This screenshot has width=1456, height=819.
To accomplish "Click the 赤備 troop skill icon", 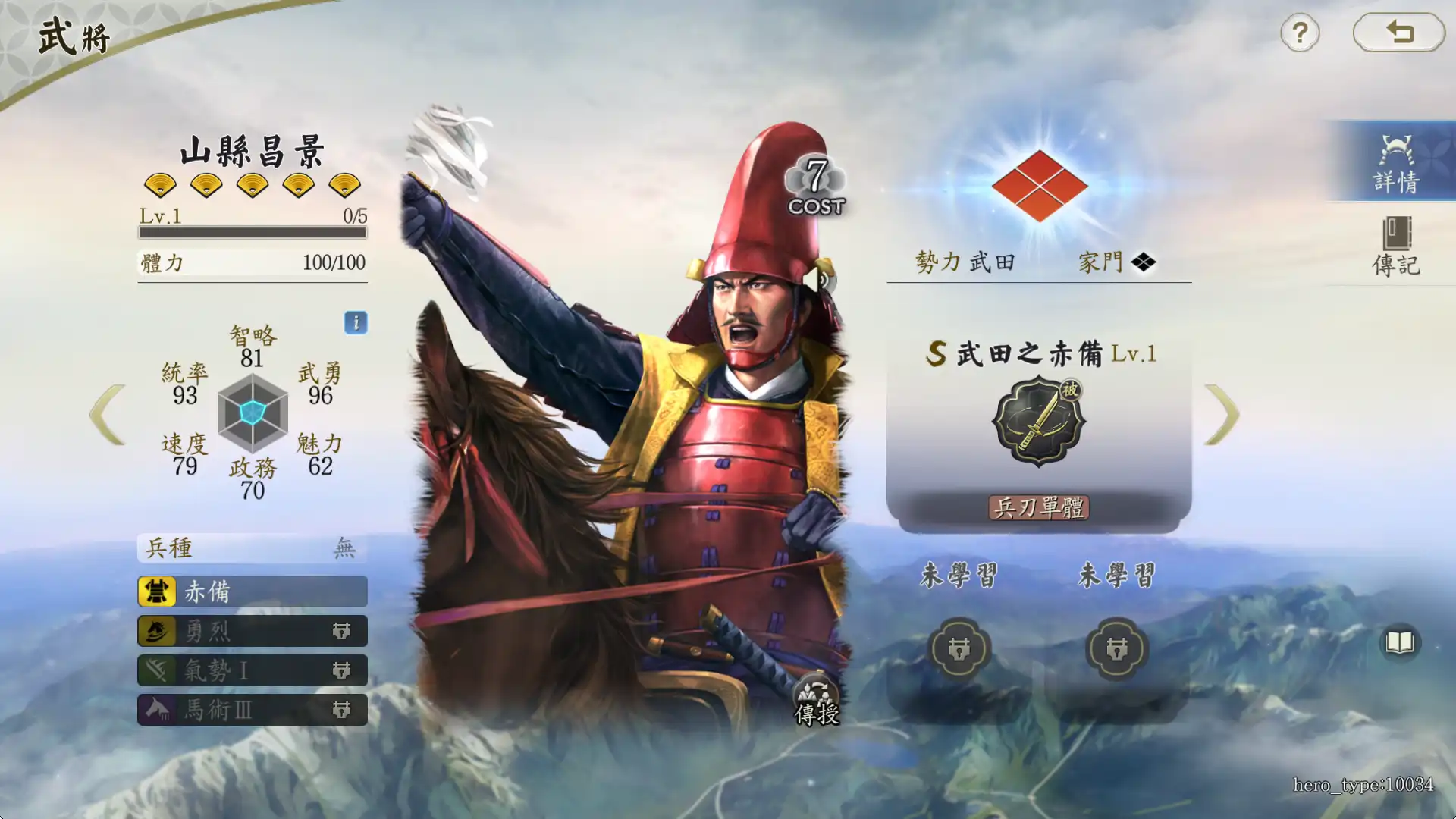I will click(x=157, y=591).
